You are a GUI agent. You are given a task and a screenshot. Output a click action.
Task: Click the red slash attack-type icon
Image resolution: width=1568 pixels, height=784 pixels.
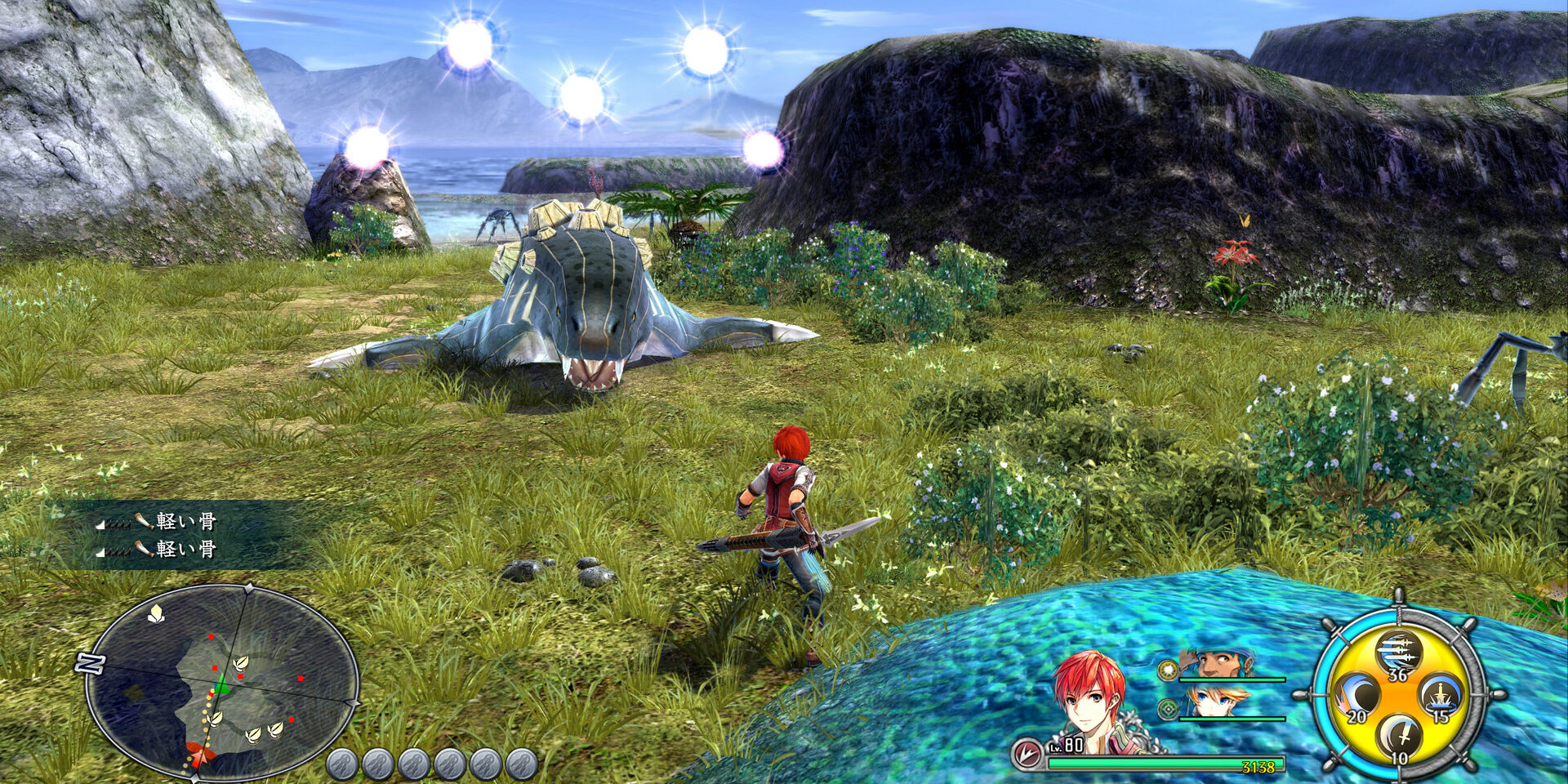[x=1026, y=755]
